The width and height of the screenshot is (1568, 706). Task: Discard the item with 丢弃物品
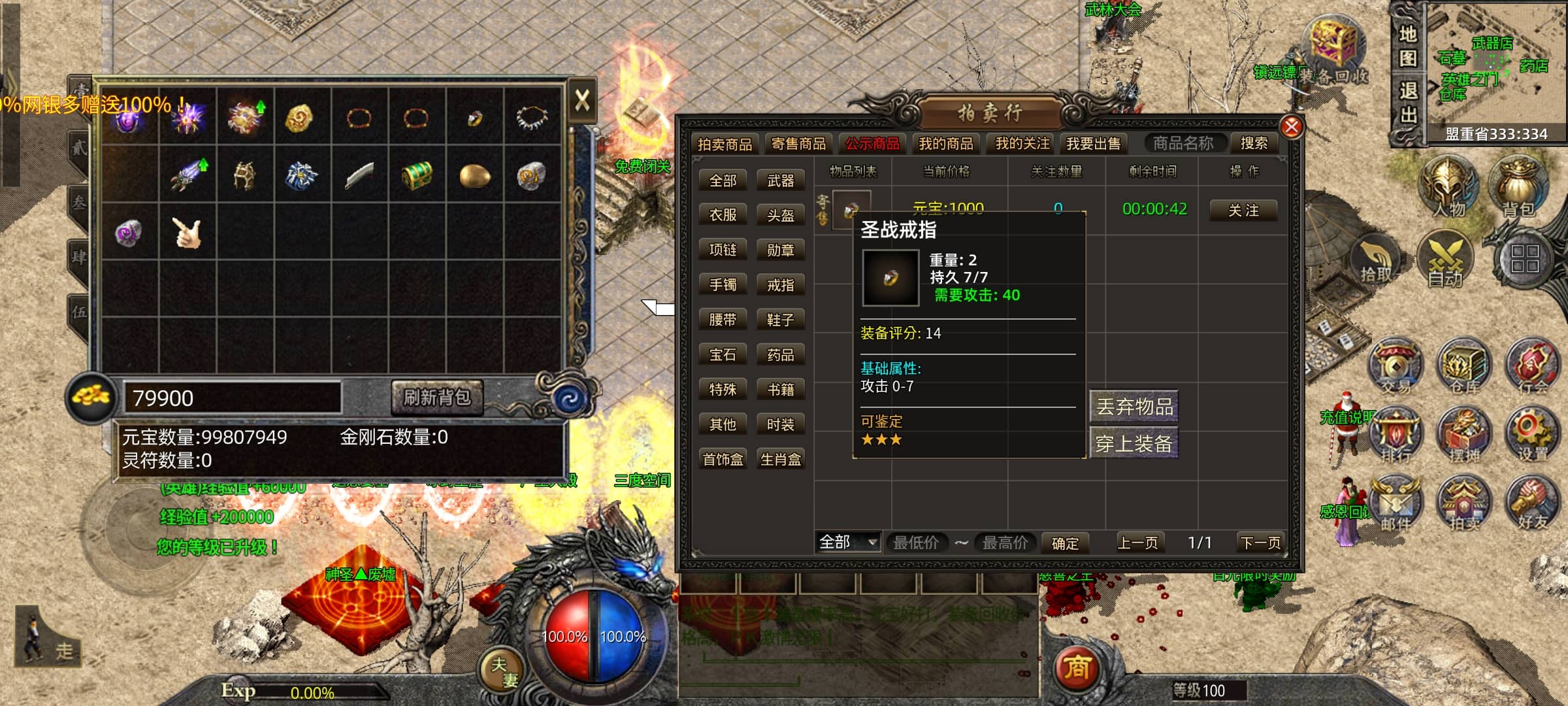click(x=1134, y=407)
